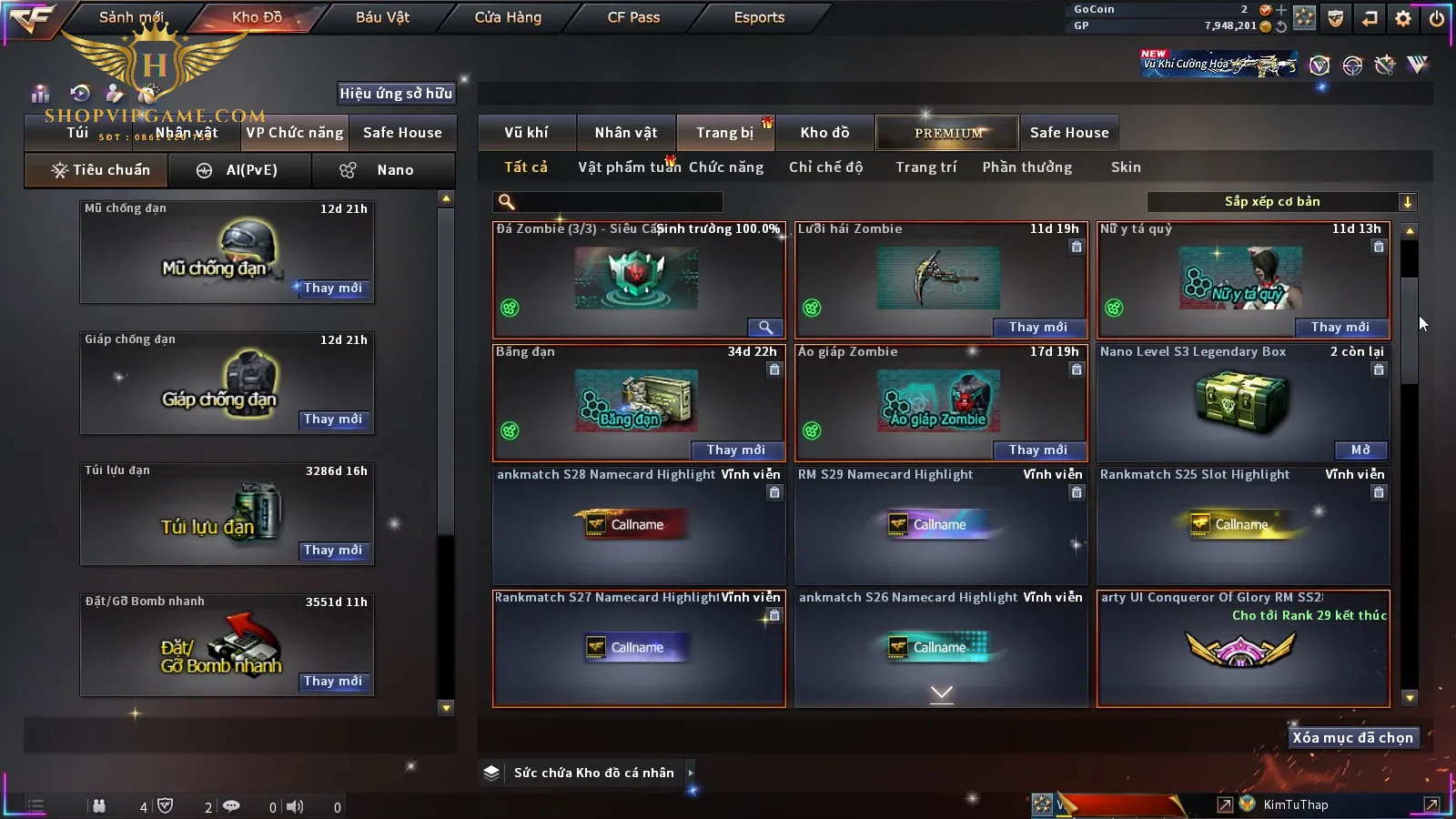Image resolution: width=1456 pixels, height=819 pixels.
Task: Select the PREMIUM inventory tab
Action: [948, 133]
